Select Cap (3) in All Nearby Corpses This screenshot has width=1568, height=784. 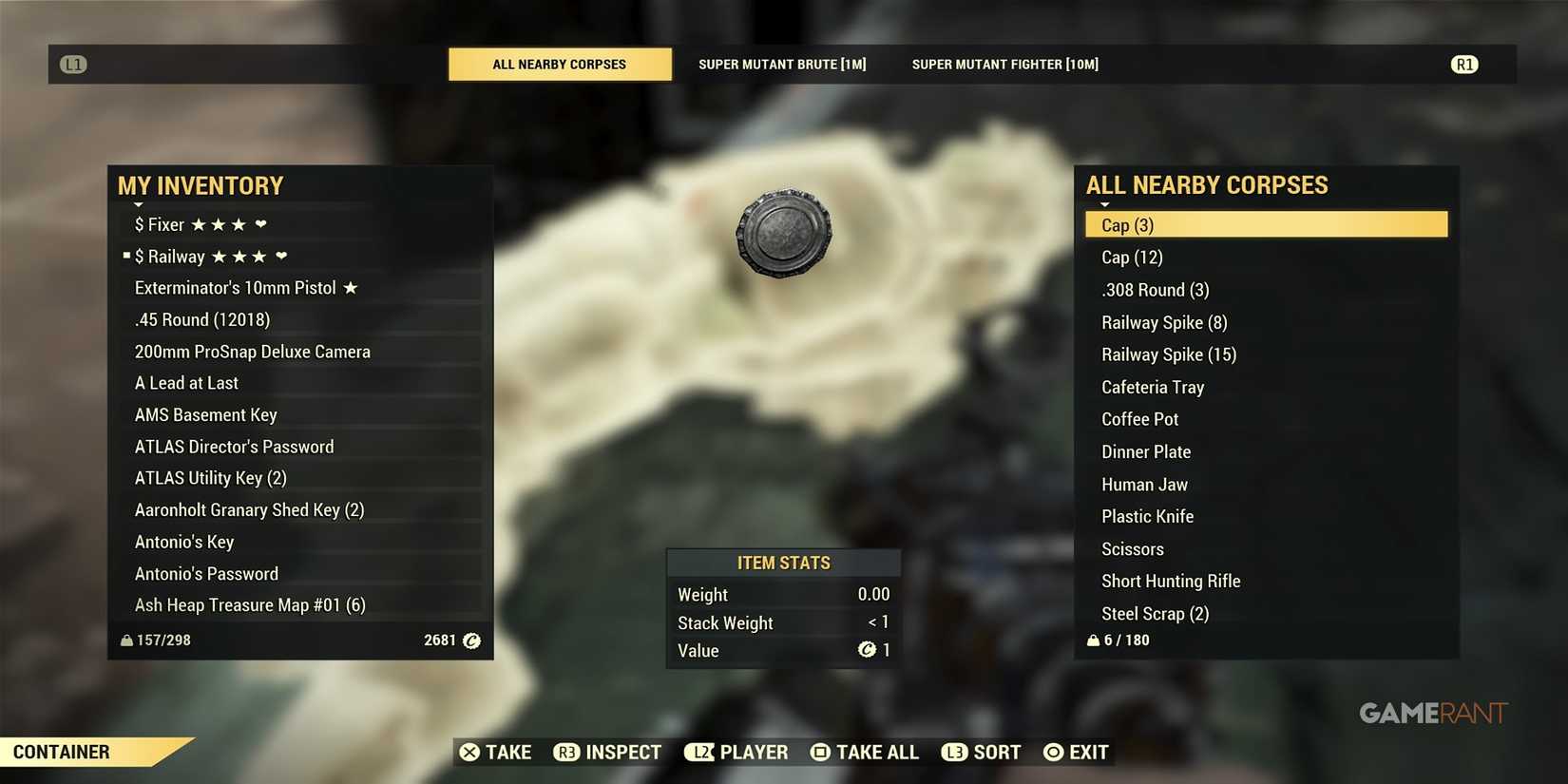tap(1266, 224)
